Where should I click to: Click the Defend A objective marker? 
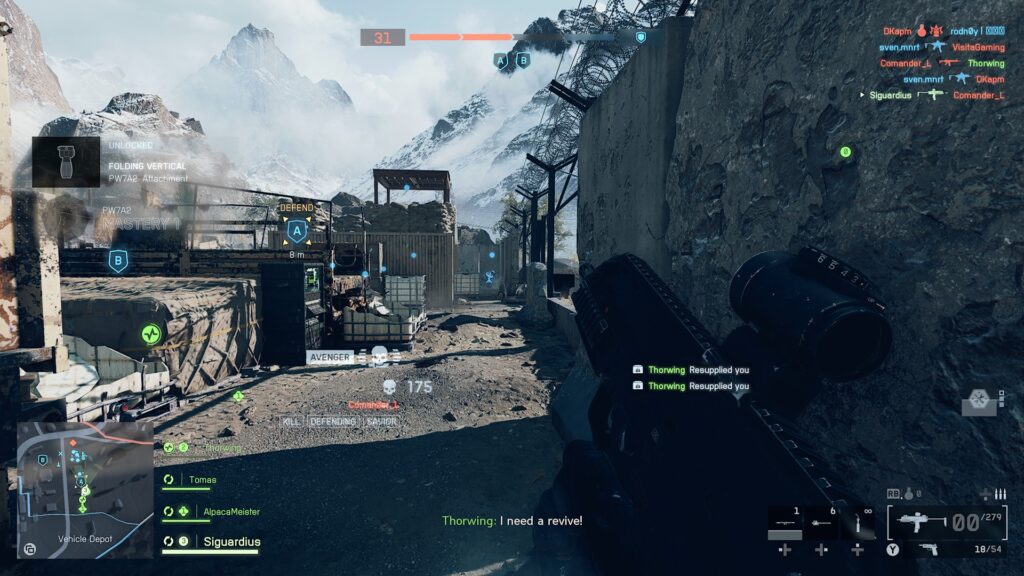pyautogui.click(x=296, y=232)
